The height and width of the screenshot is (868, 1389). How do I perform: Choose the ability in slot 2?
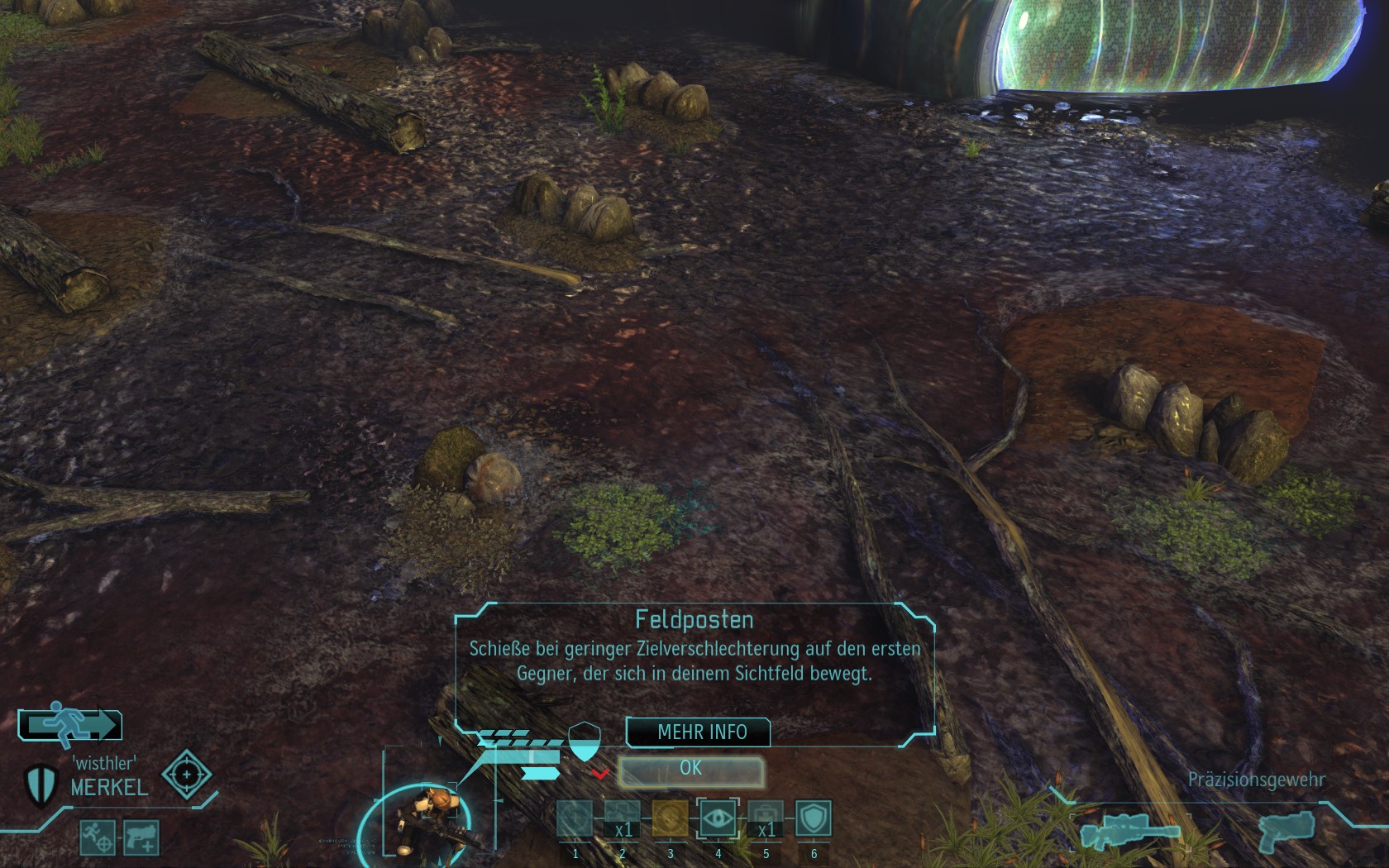tap(622, 819)
